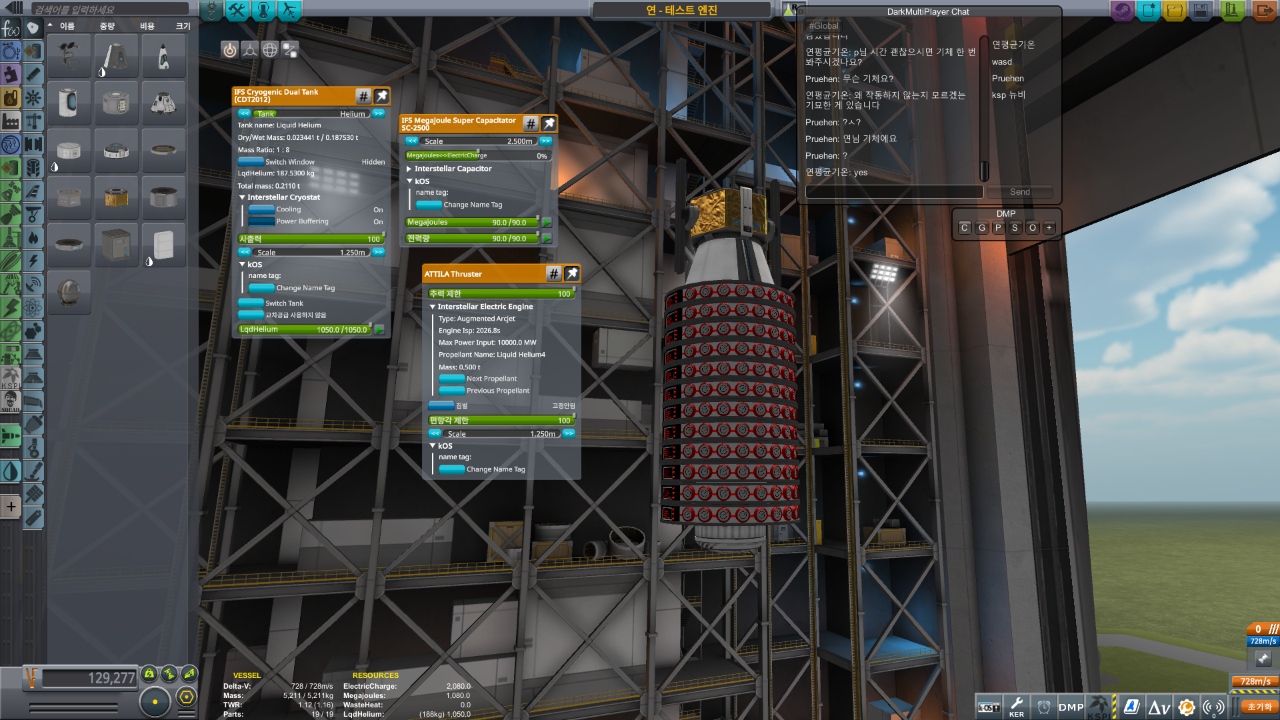1280x720 pixels.
Task: Open the Delta-V app in the toolbar
Action: click(1159, 707)
